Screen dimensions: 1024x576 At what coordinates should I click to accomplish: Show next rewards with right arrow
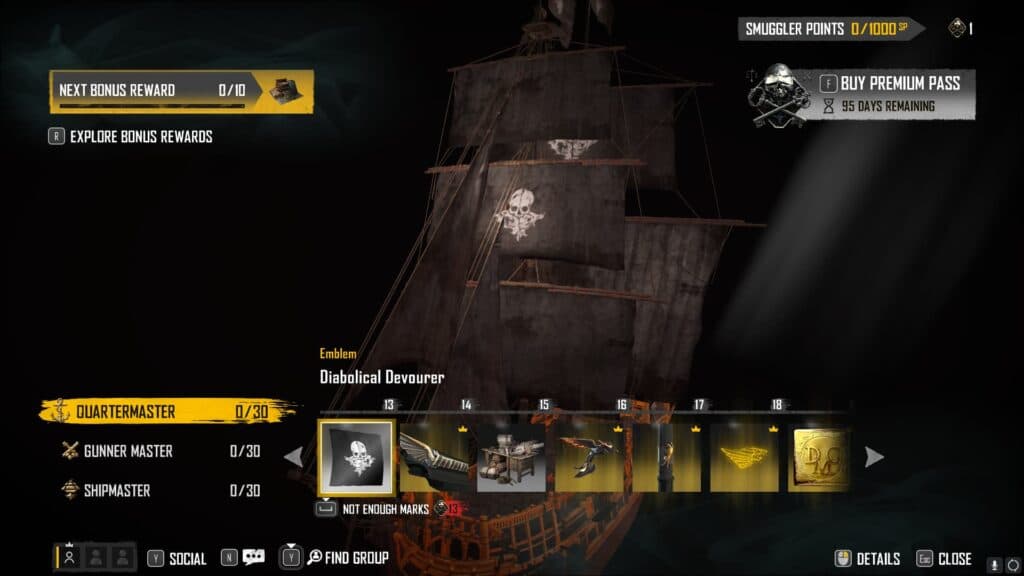[874, 457]
